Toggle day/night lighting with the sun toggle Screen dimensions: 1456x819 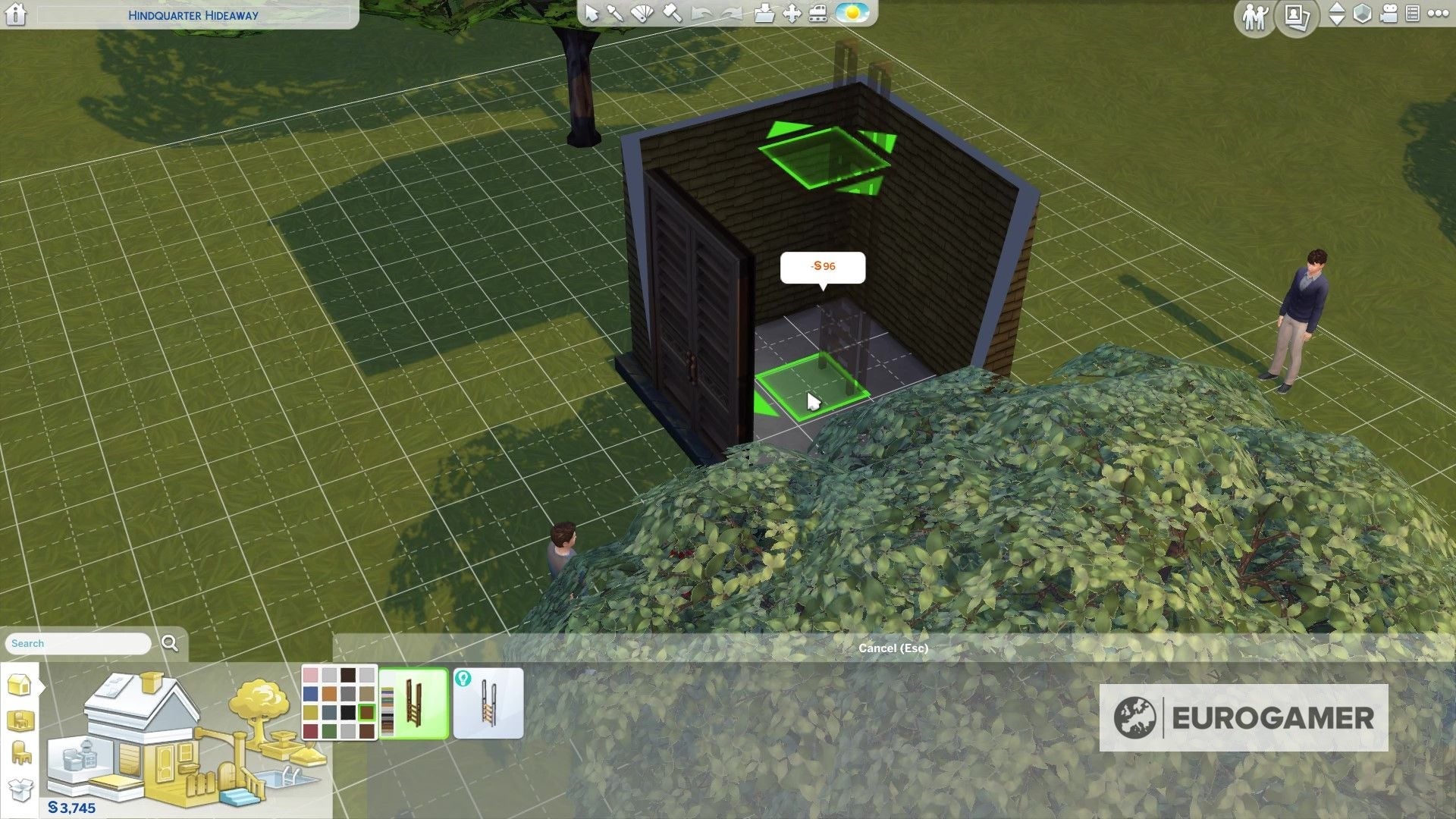click(851, 14)
